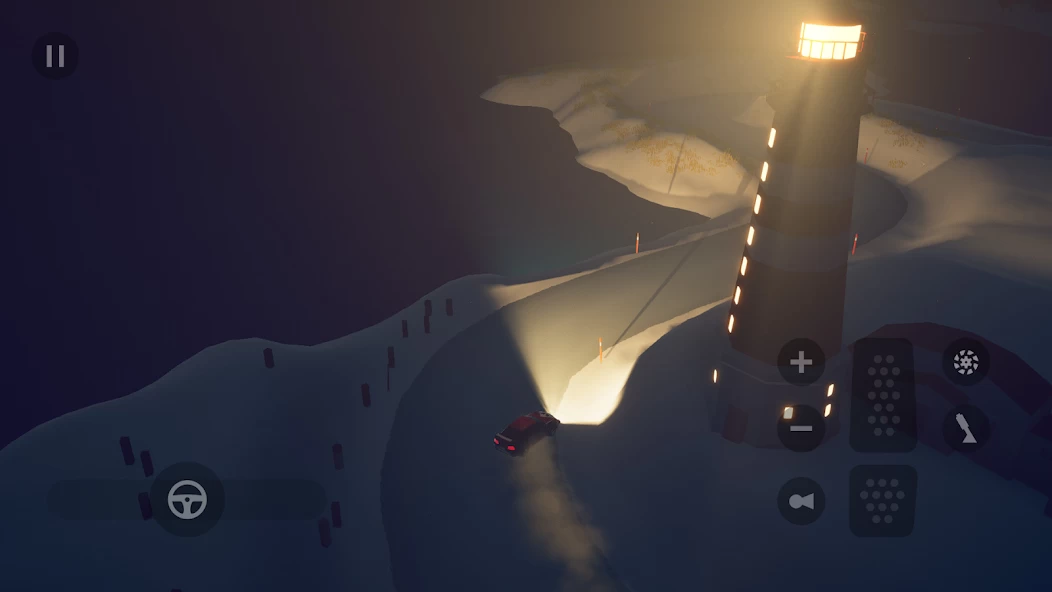Shift down with the minus button

pos(801,428)
